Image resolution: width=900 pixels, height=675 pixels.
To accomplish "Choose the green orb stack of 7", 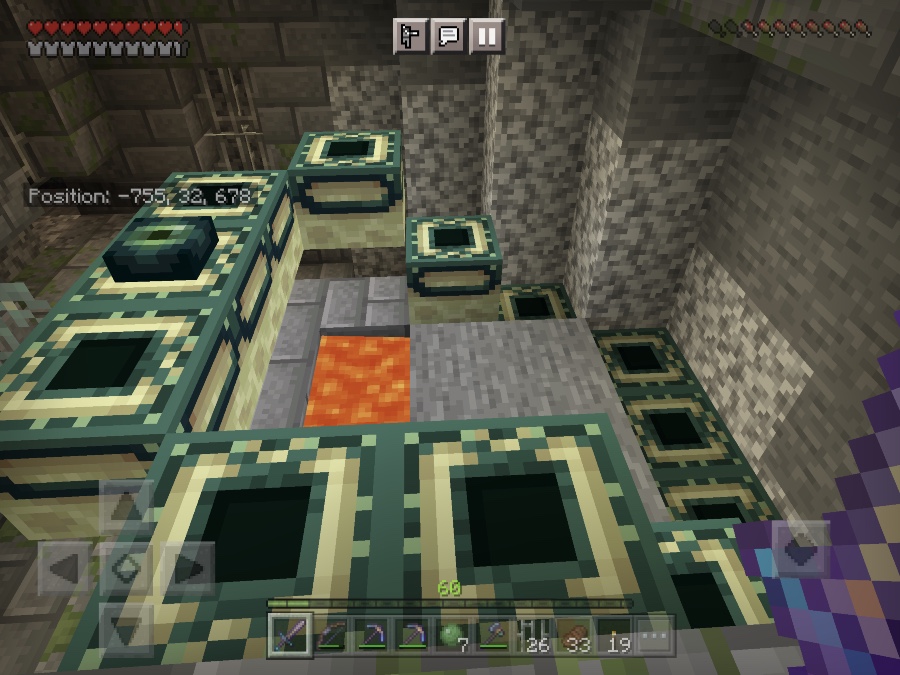I will click(x=452, y=635).
